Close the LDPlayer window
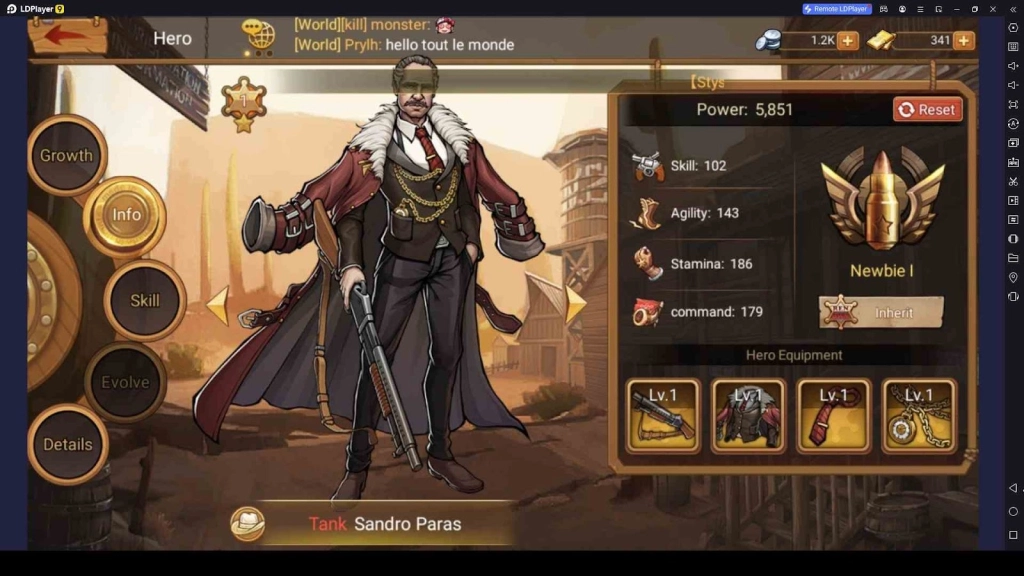The height and width of the screenshot is (576, 1024). point(993,9)
